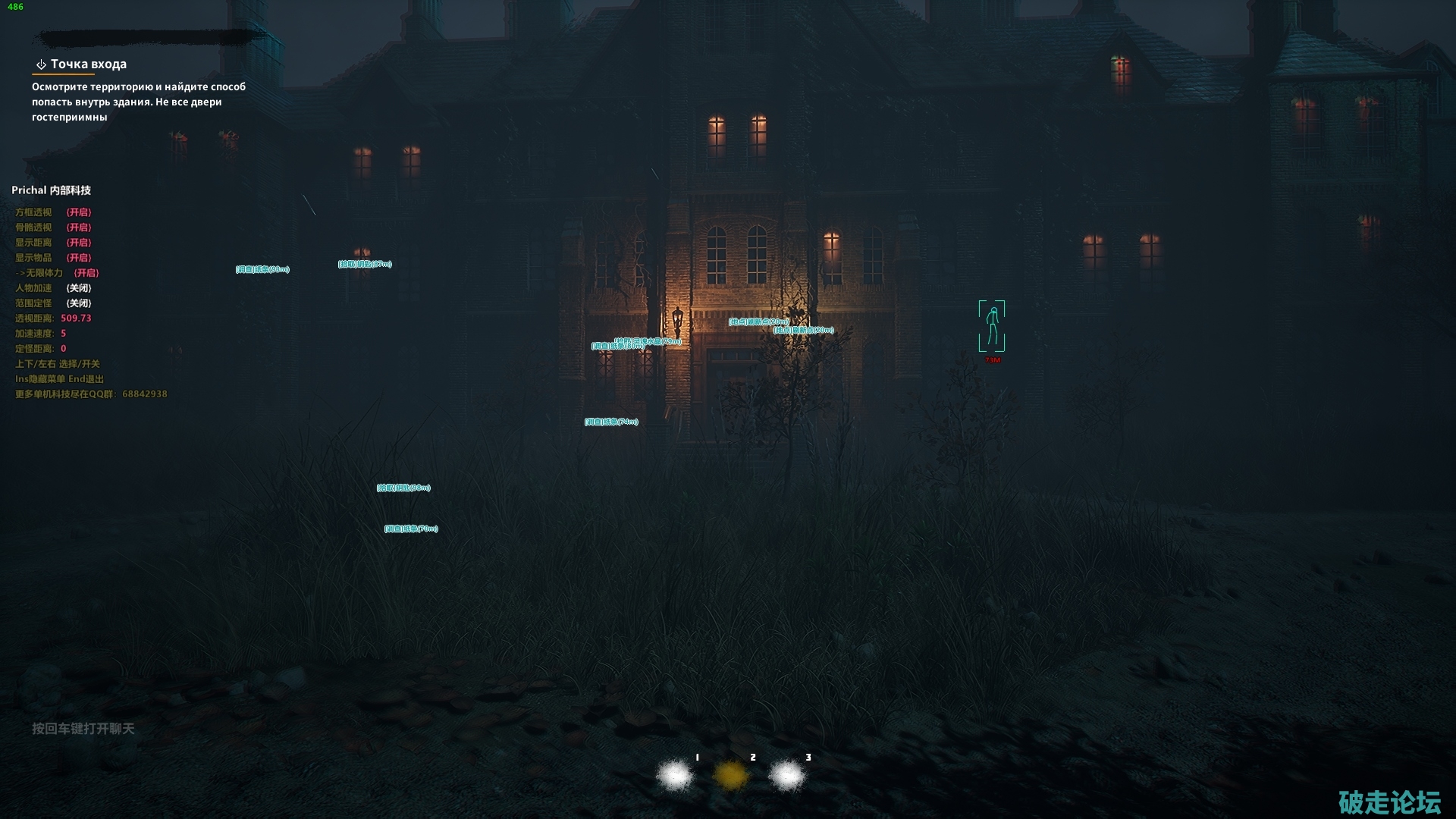This screenshot has height=819, width=1456.
Task: Toggle the 显示物品 overlay option
Action: pyautogui.click(x=53, y=258)
